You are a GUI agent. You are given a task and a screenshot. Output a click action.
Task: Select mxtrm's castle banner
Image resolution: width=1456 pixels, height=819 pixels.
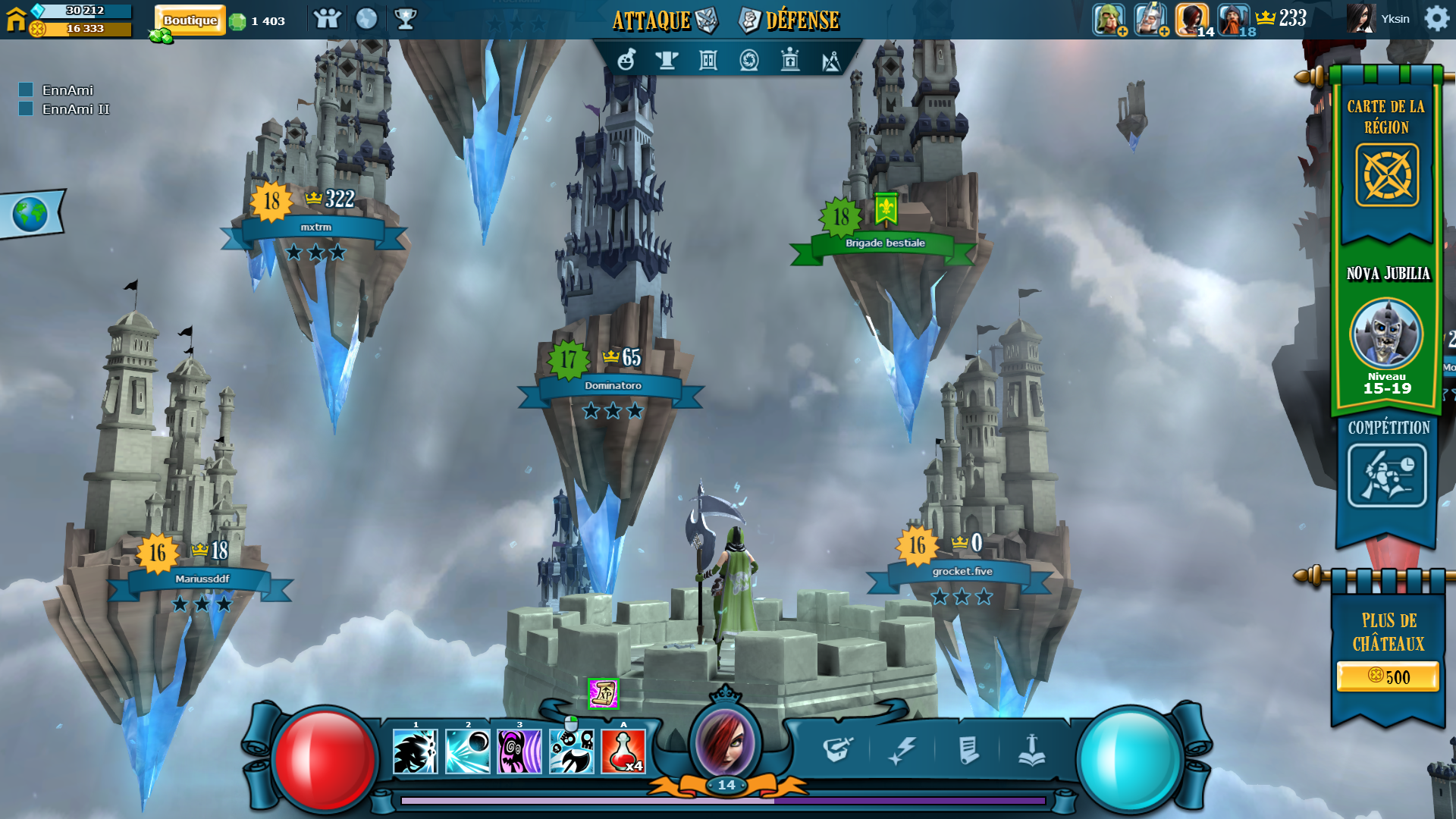point(315,227)
